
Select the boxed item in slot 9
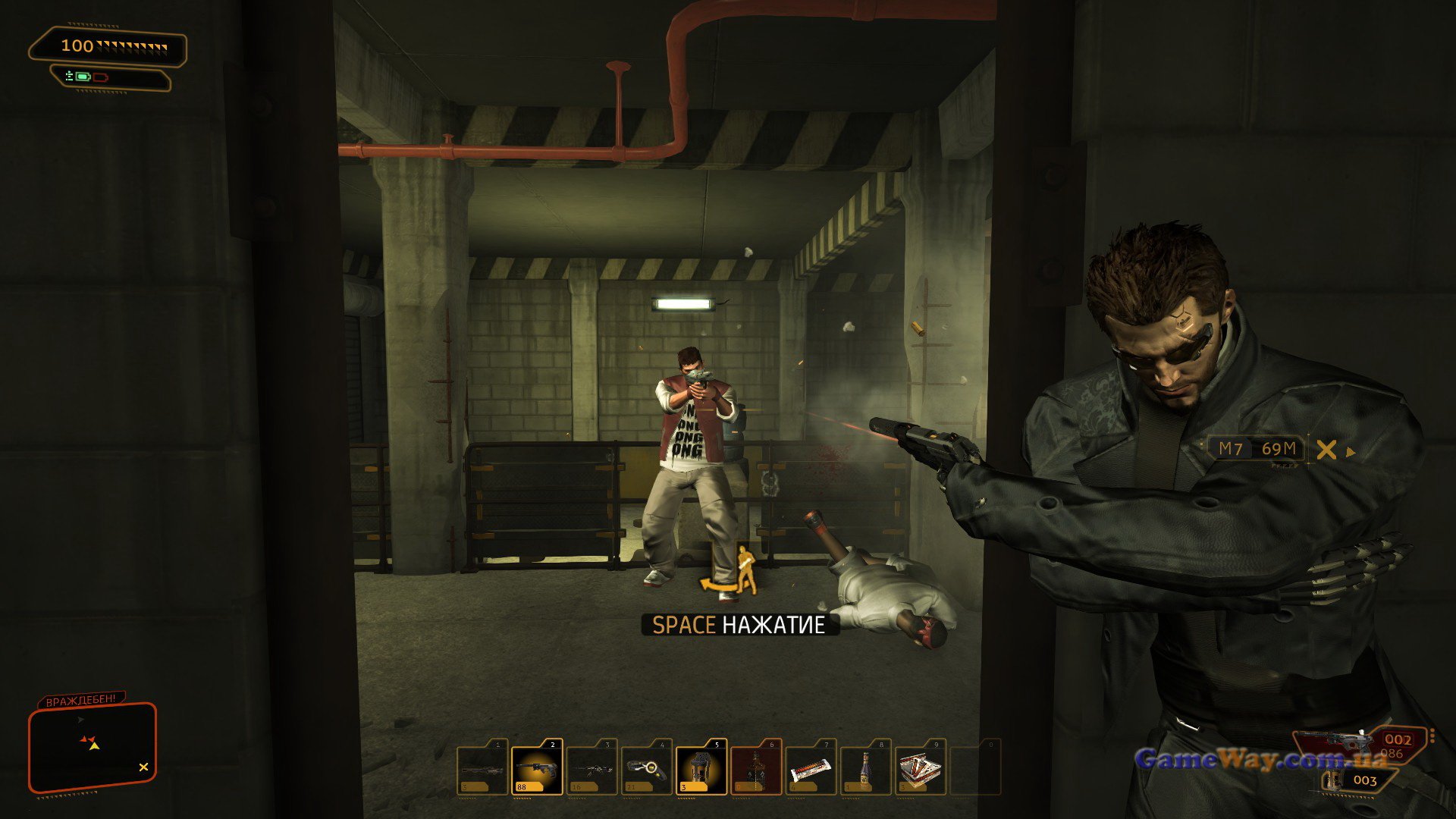[x=921, y=768]
